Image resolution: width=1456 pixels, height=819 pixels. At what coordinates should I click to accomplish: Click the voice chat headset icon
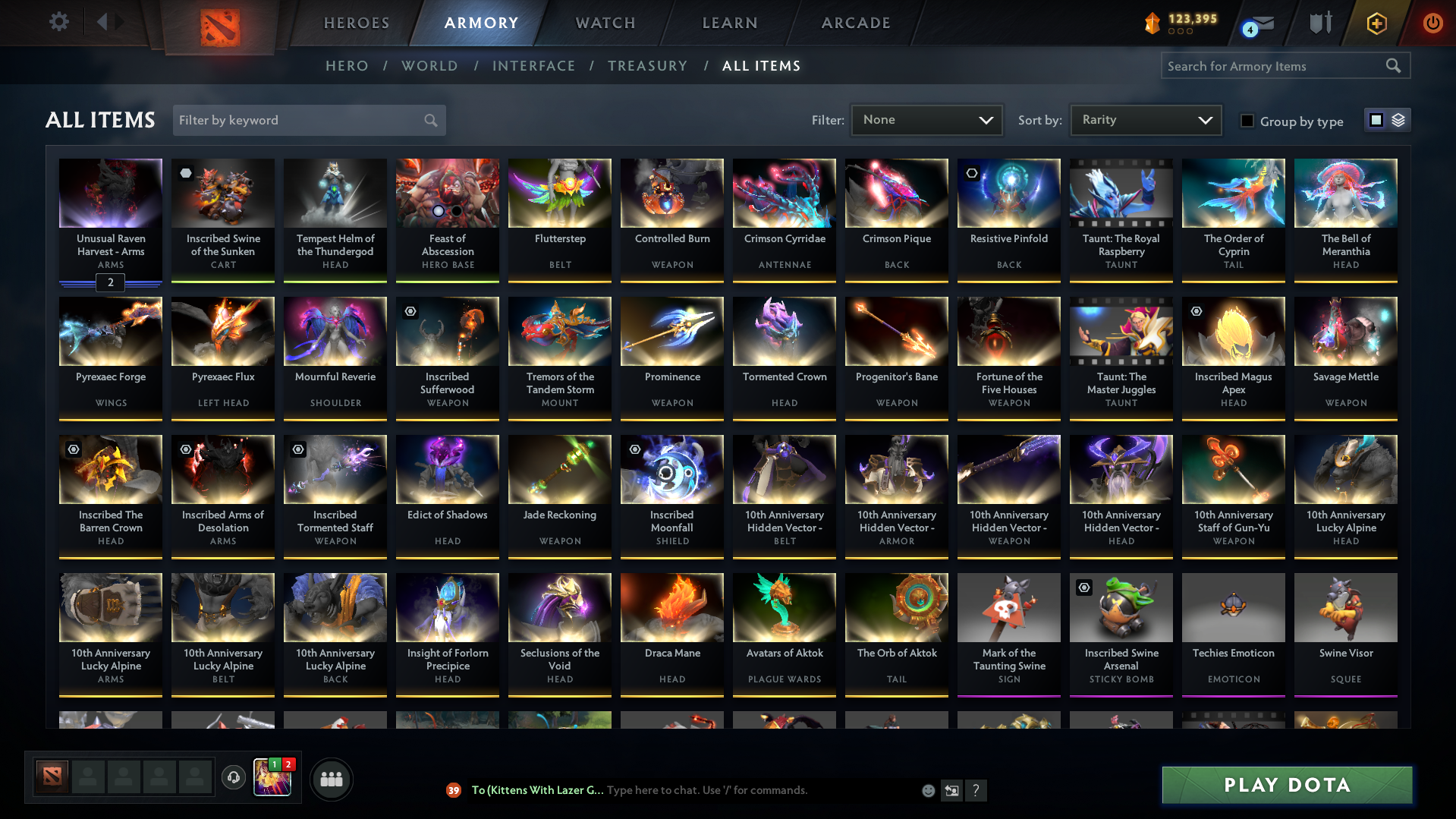point(234,779)
